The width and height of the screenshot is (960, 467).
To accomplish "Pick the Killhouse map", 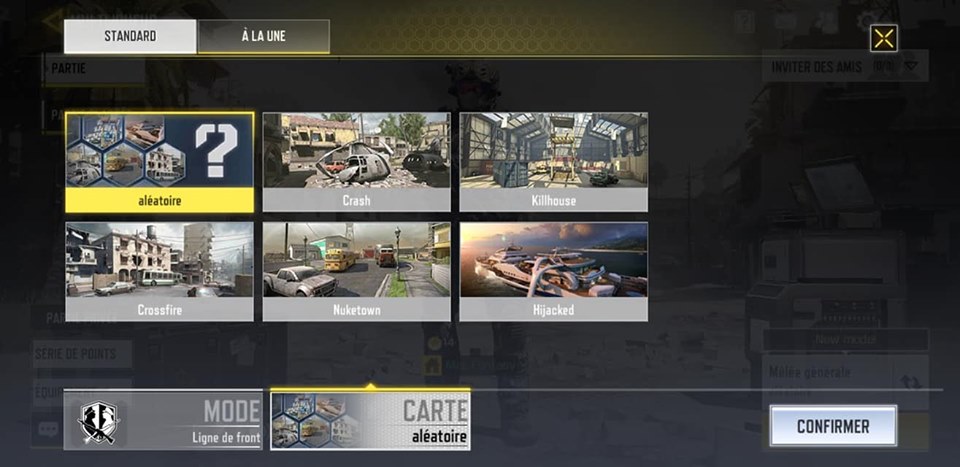I will point(553,161).
